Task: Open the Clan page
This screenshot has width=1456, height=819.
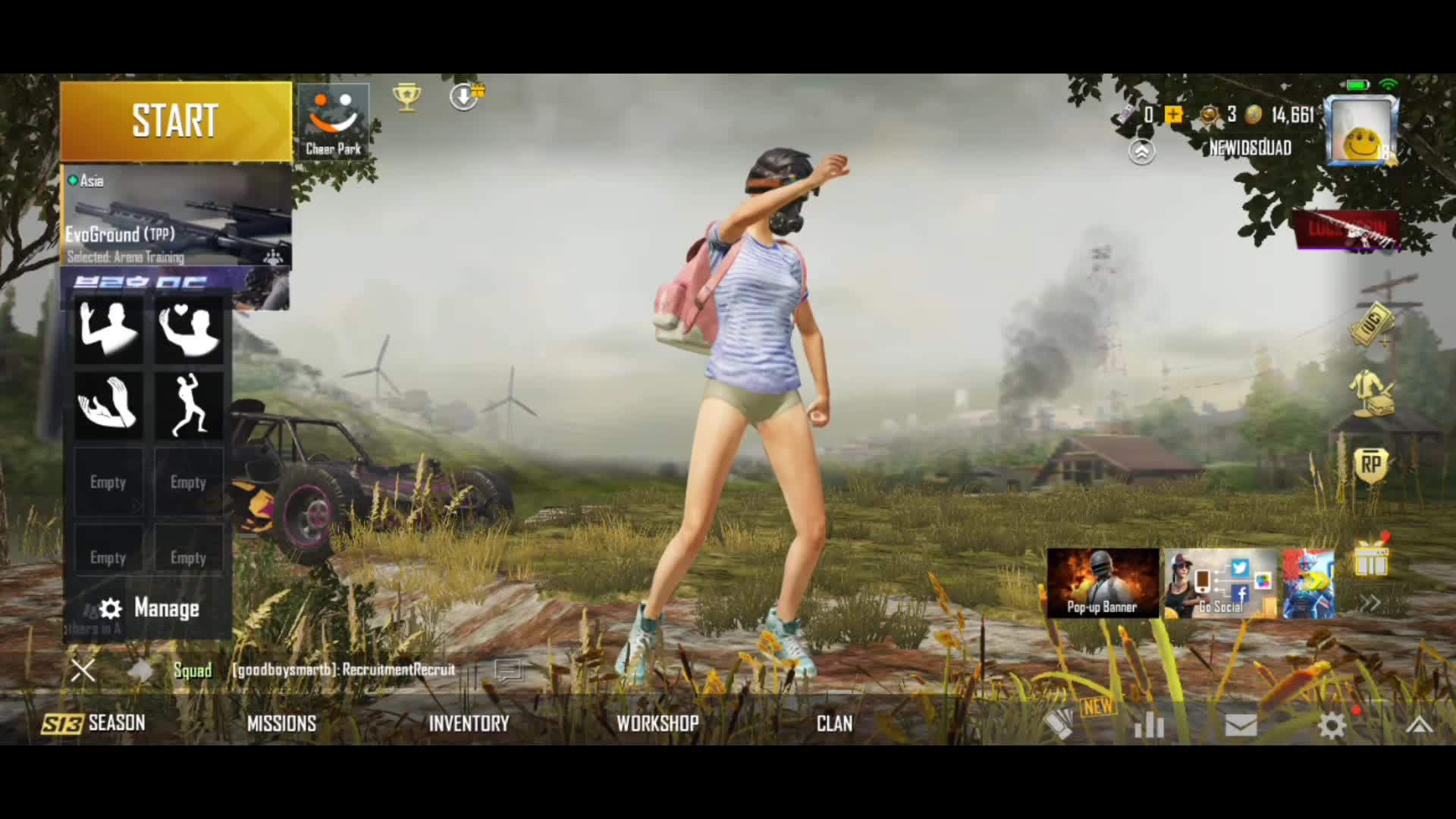Action: point(834,723)
